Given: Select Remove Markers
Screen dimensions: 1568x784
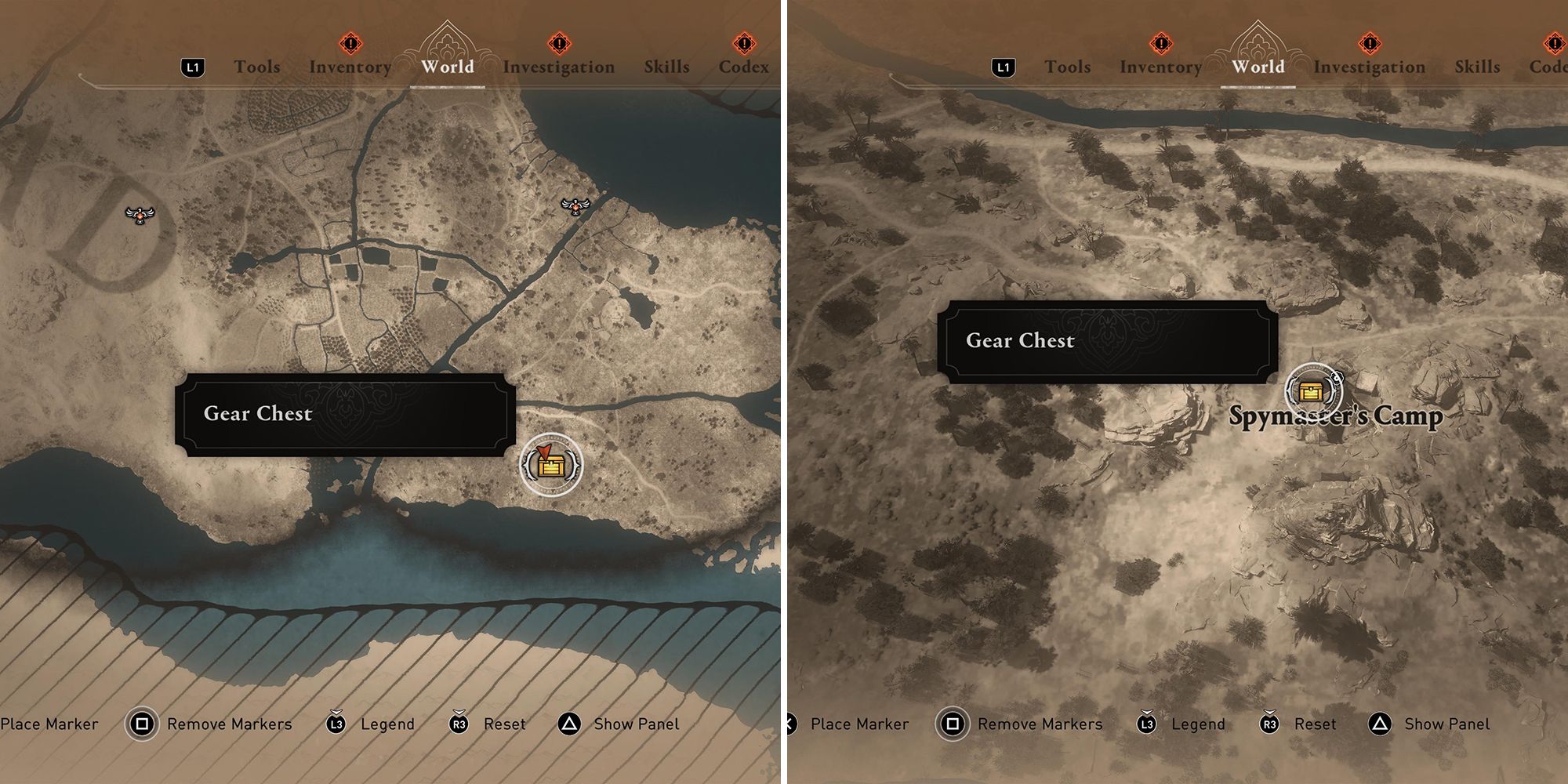Looking at the screenshot, I should point(229,724).
